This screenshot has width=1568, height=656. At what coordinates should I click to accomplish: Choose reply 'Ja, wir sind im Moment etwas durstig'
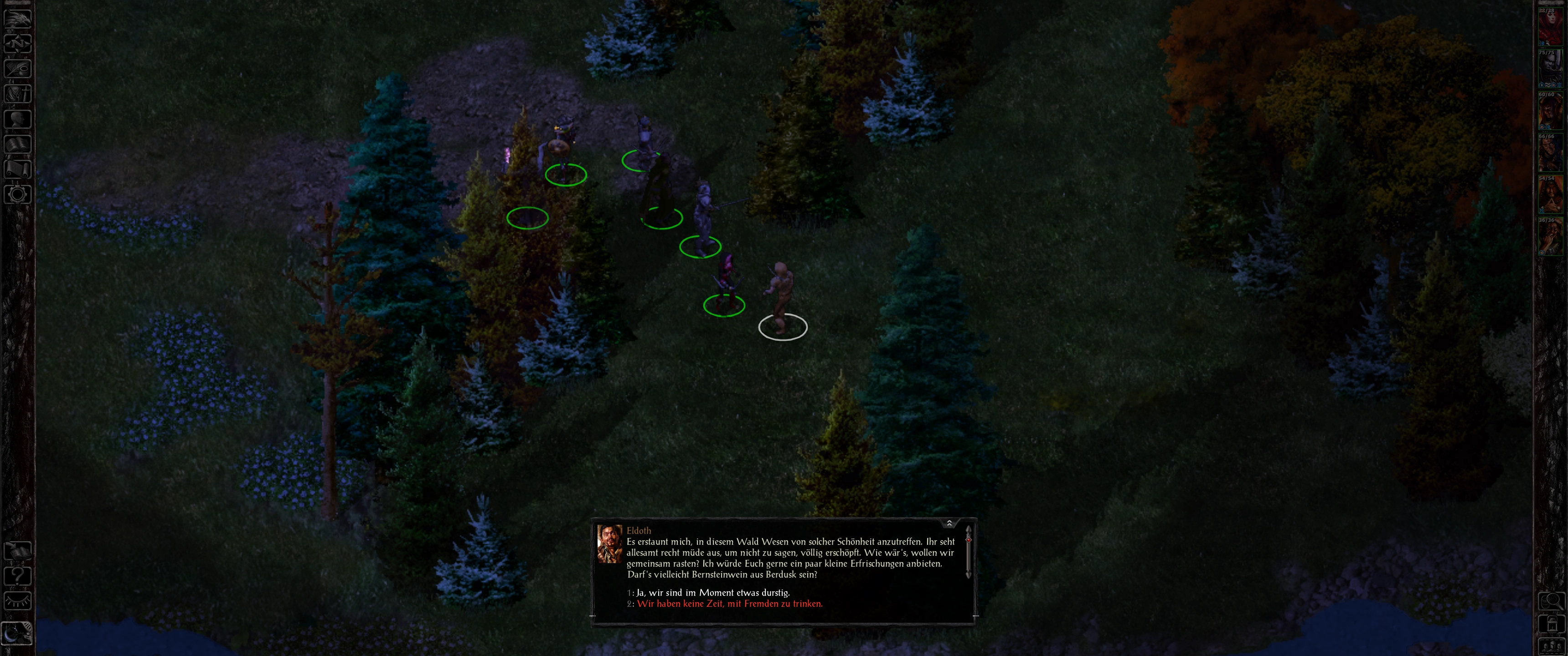tap(713, 593)
